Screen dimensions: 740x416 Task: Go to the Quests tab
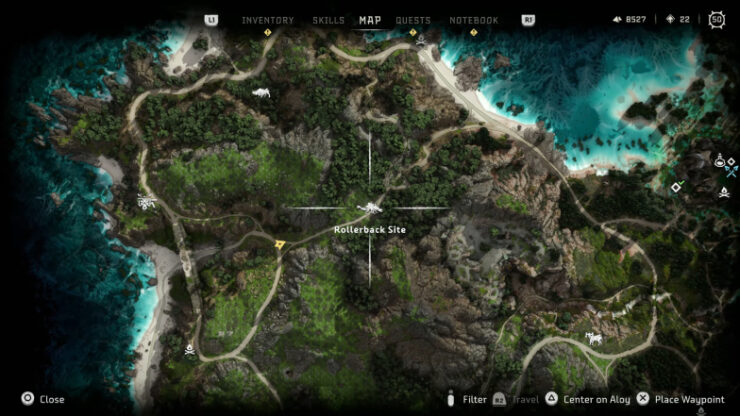413,20
